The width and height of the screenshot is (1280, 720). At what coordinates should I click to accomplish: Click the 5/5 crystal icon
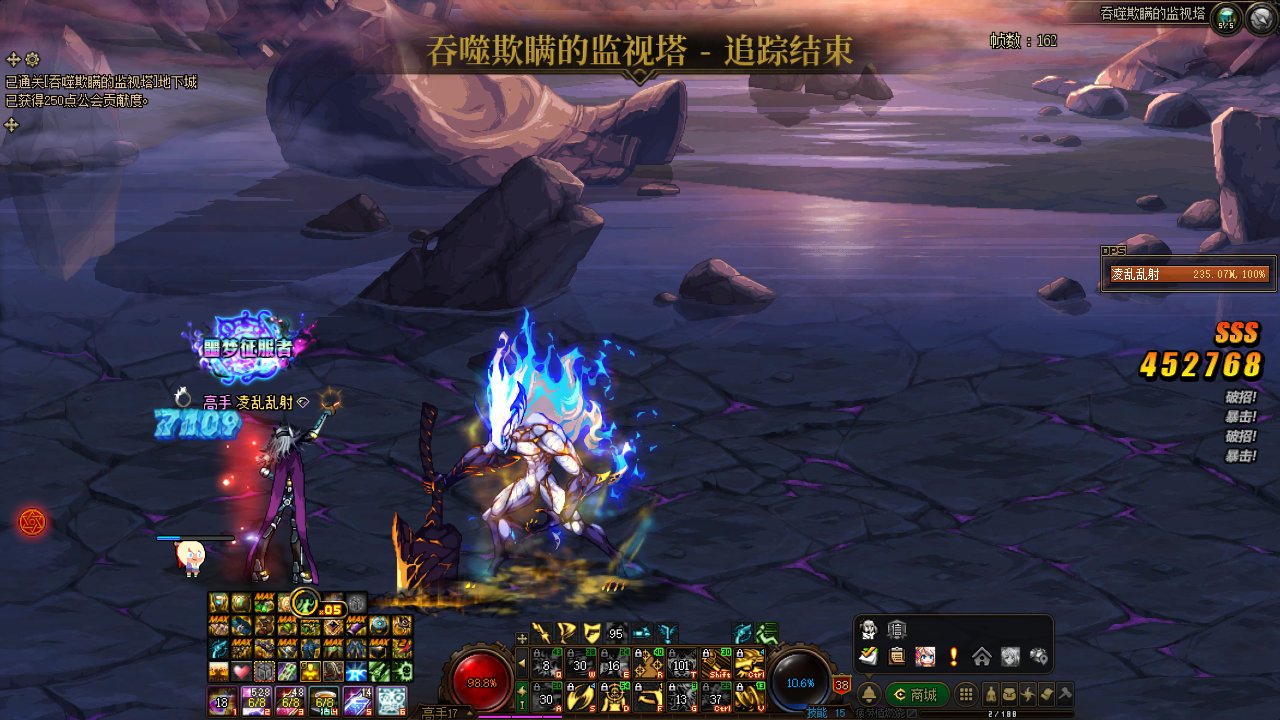[1226, 18]
